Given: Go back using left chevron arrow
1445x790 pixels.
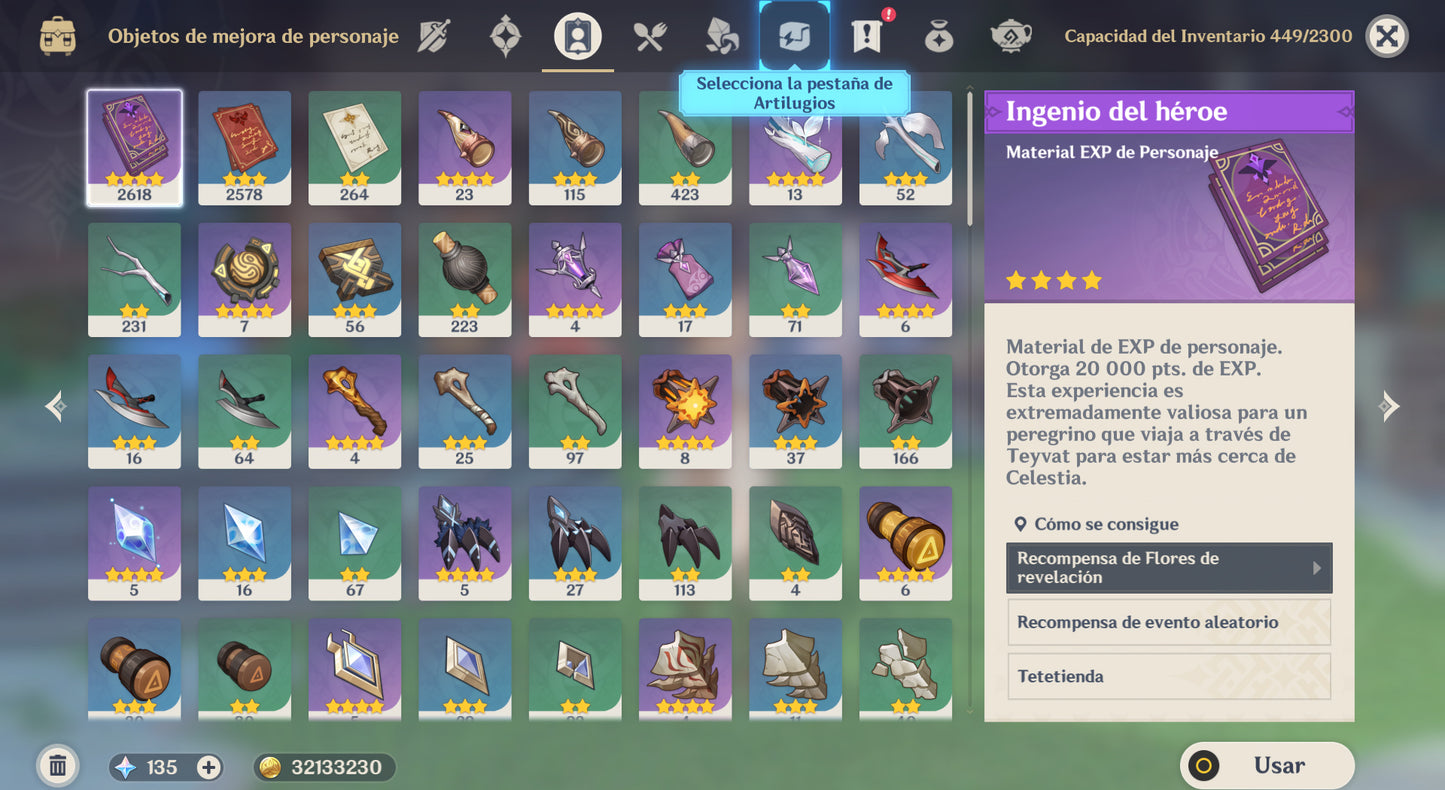Looking at the screenshot, I should click(x=55, y=406).
